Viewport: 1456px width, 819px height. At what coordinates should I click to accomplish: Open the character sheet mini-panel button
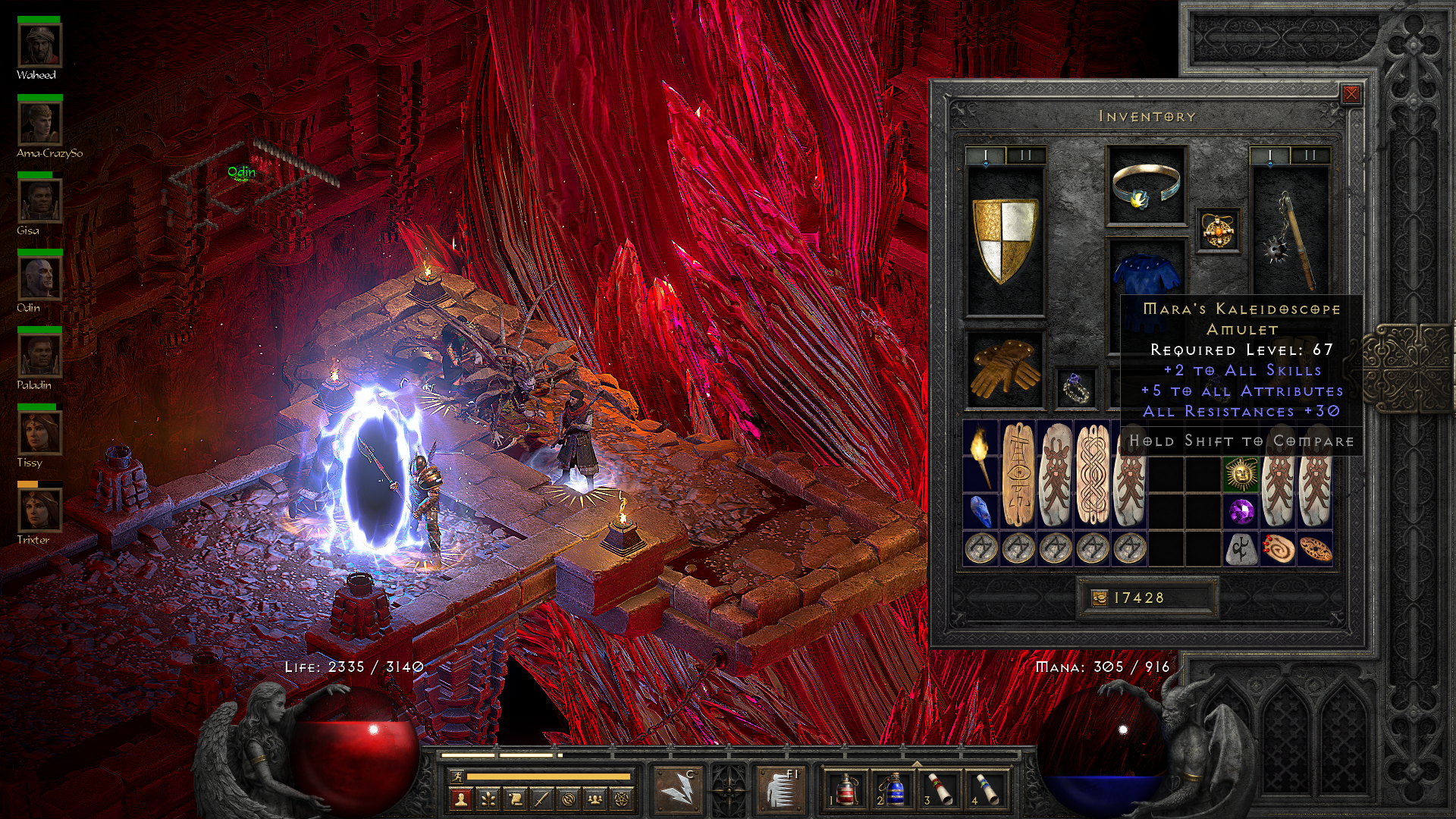click(460, 799)
